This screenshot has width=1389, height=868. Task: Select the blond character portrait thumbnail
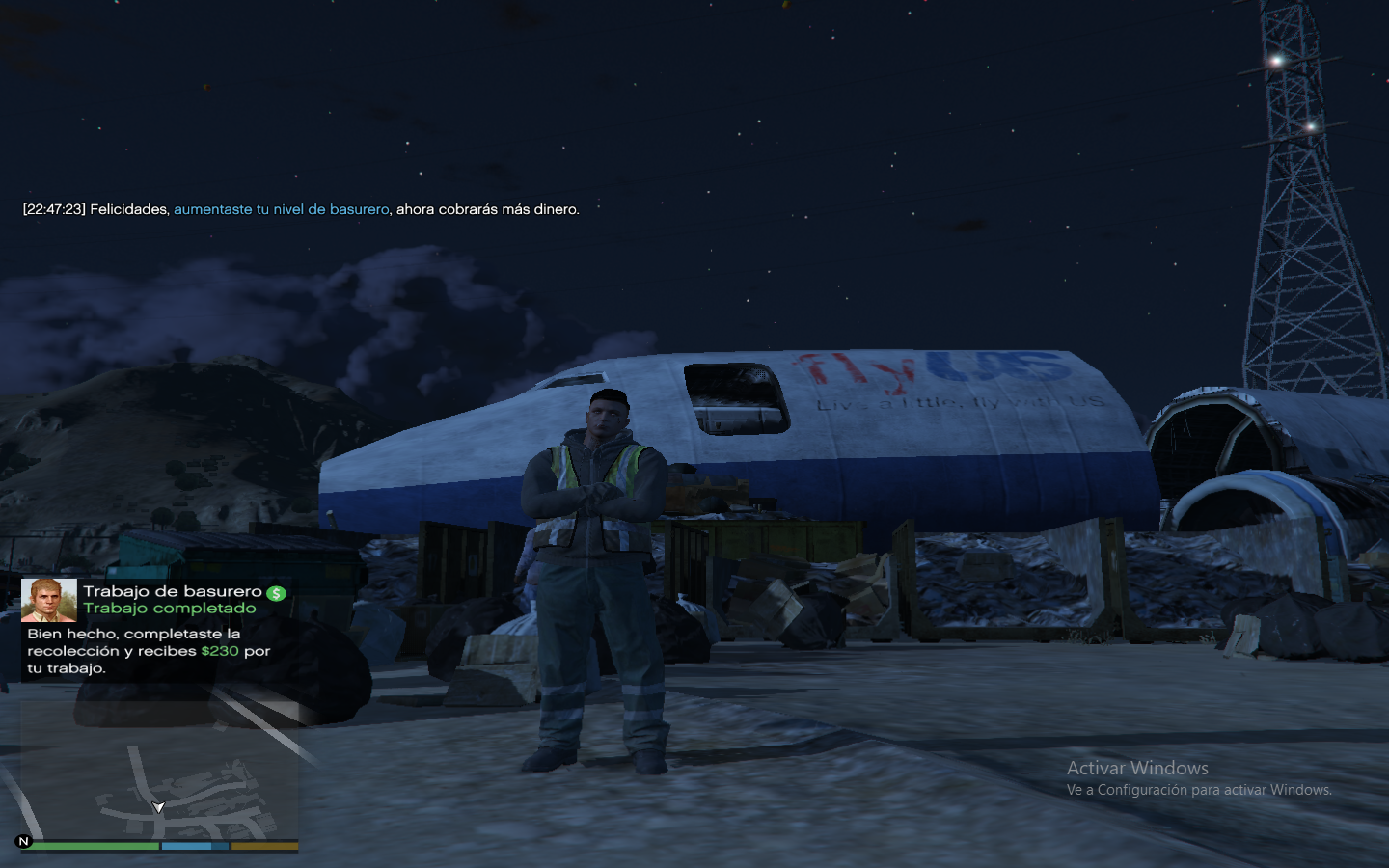49,600
